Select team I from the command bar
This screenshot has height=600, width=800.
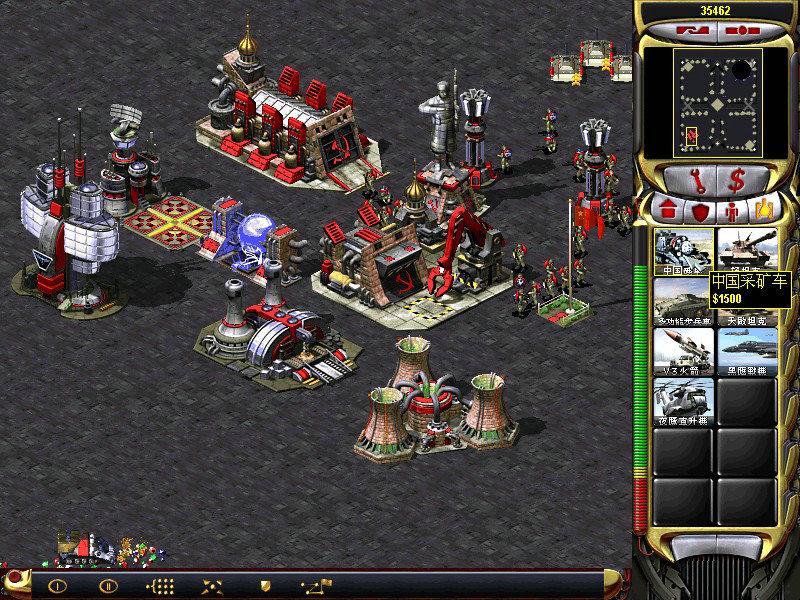[x=57, y=585]
